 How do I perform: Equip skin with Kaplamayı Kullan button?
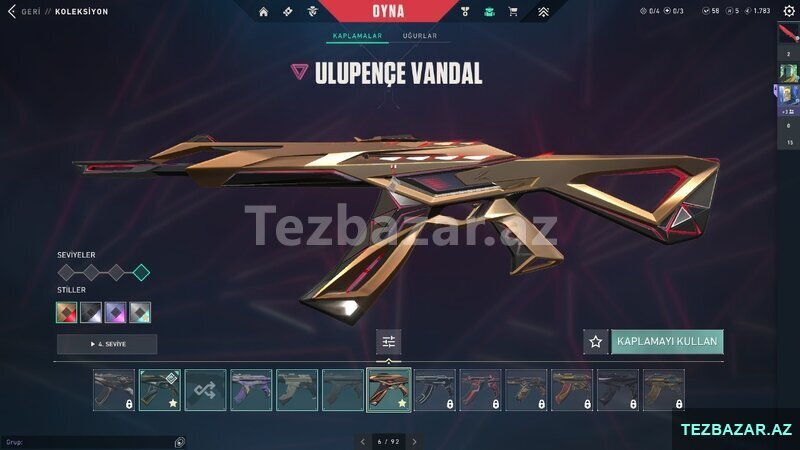667,342
